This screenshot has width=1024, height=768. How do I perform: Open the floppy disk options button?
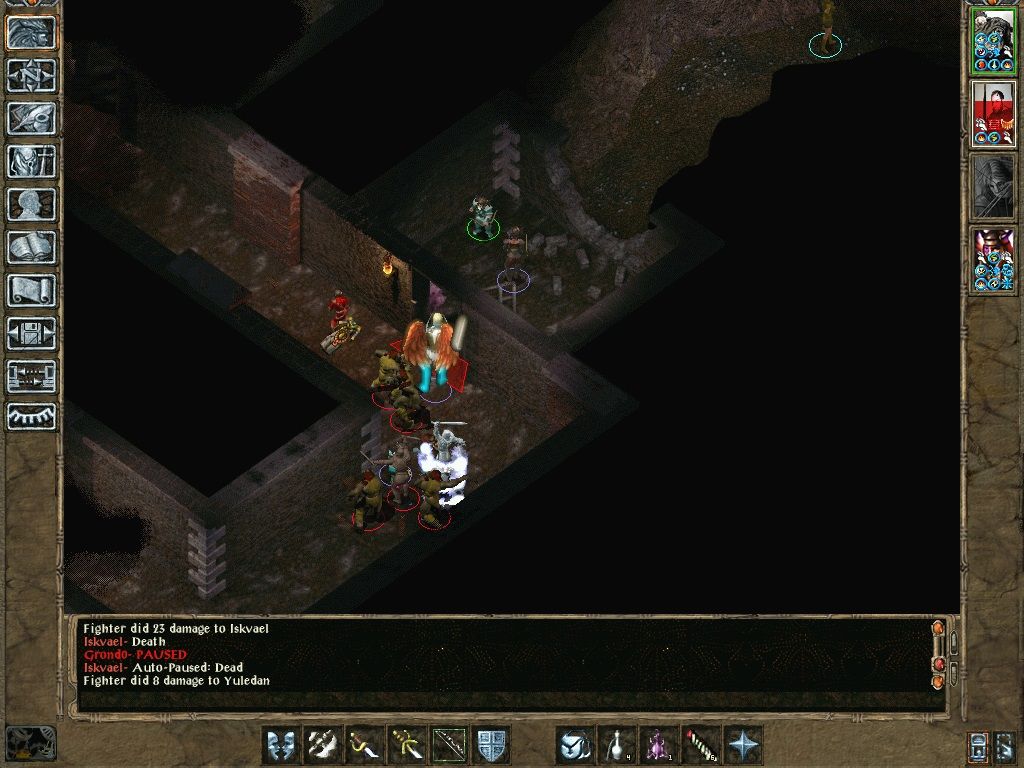[32, 333]
